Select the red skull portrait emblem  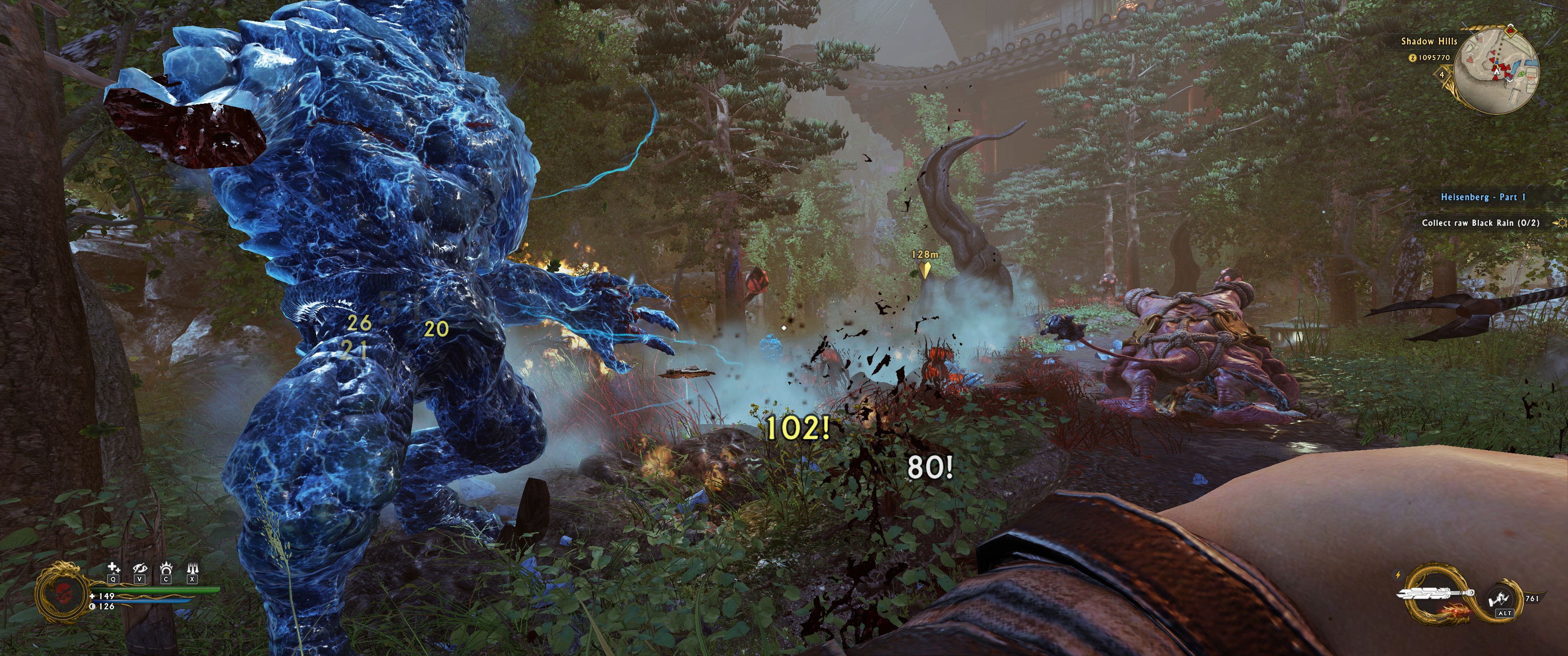point(63,593)
